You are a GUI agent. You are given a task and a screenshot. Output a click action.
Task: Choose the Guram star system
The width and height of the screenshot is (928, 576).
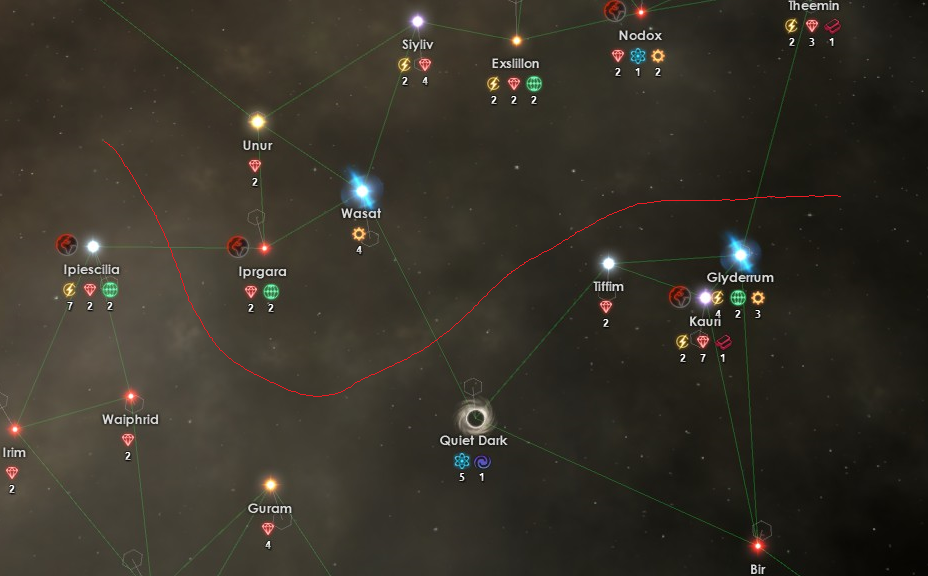[x=270, y=486]
